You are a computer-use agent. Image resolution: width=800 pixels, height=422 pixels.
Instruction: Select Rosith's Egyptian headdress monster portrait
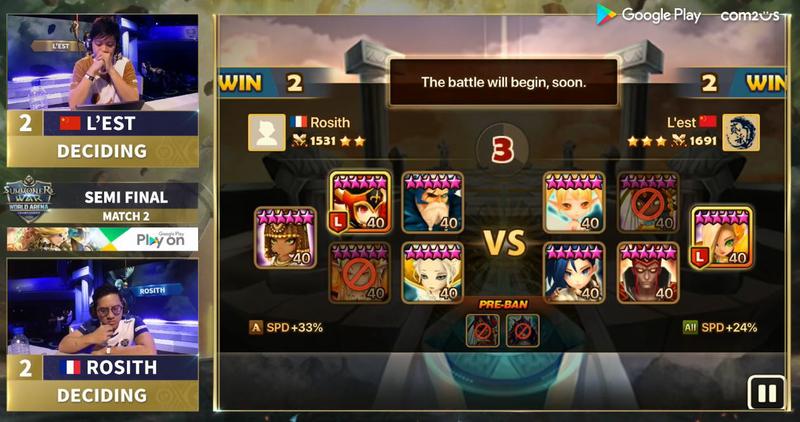click(285, 238)
